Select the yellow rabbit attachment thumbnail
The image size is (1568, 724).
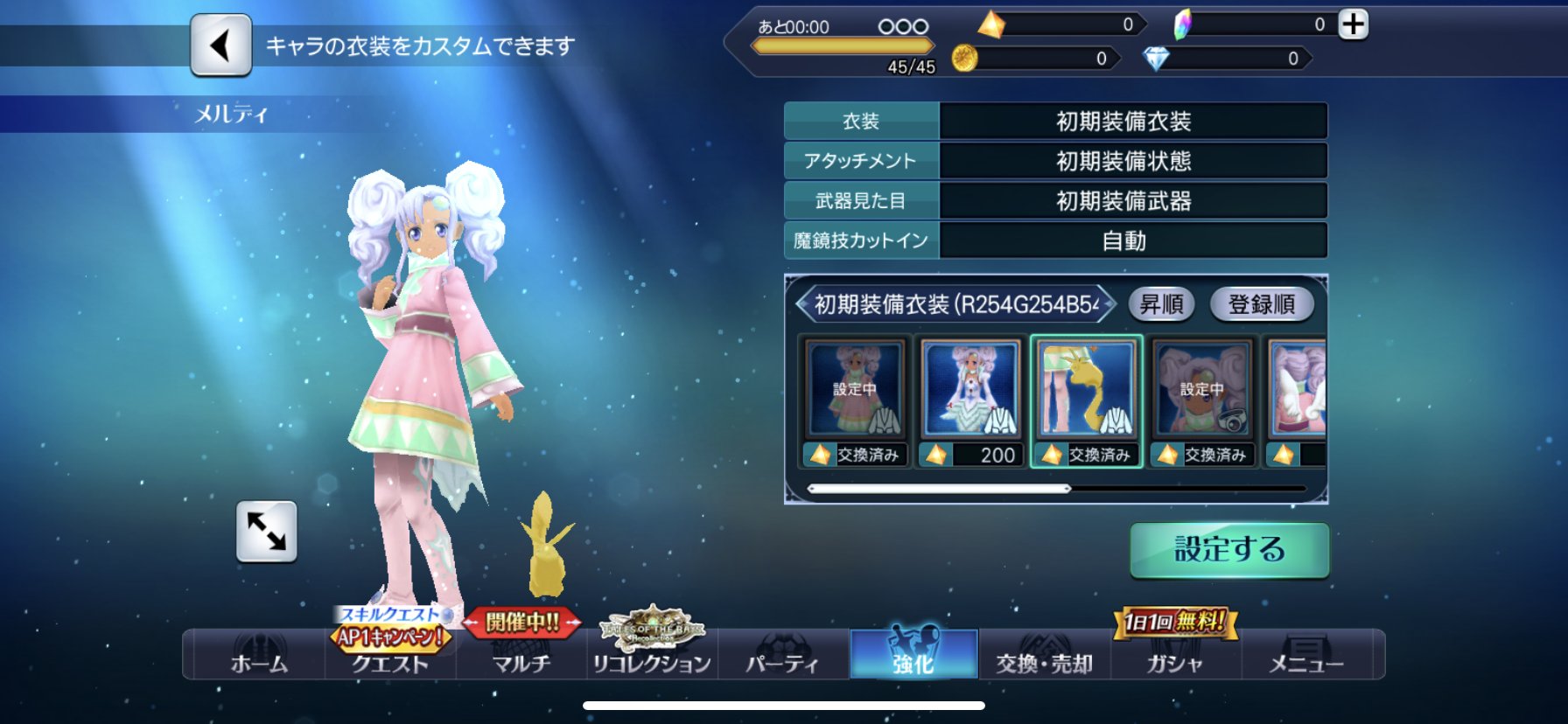pyautogui.click(x=1086, y=401)
